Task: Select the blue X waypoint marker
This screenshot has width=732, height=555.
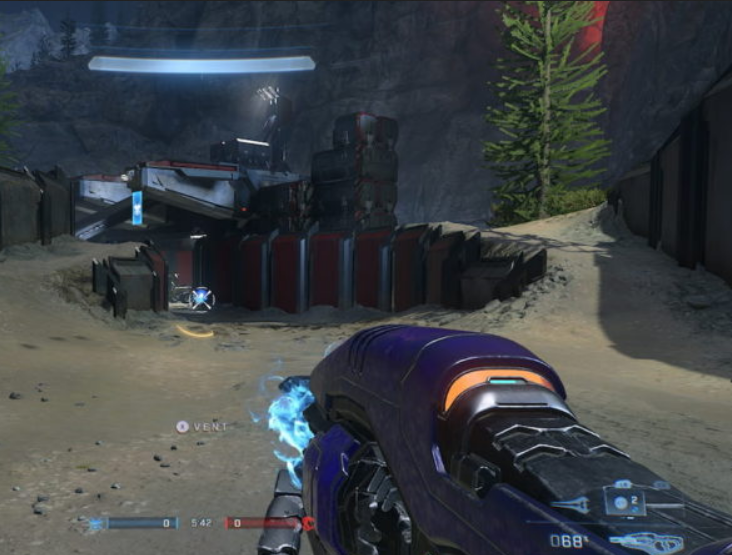Action: [x=202, y=297]
